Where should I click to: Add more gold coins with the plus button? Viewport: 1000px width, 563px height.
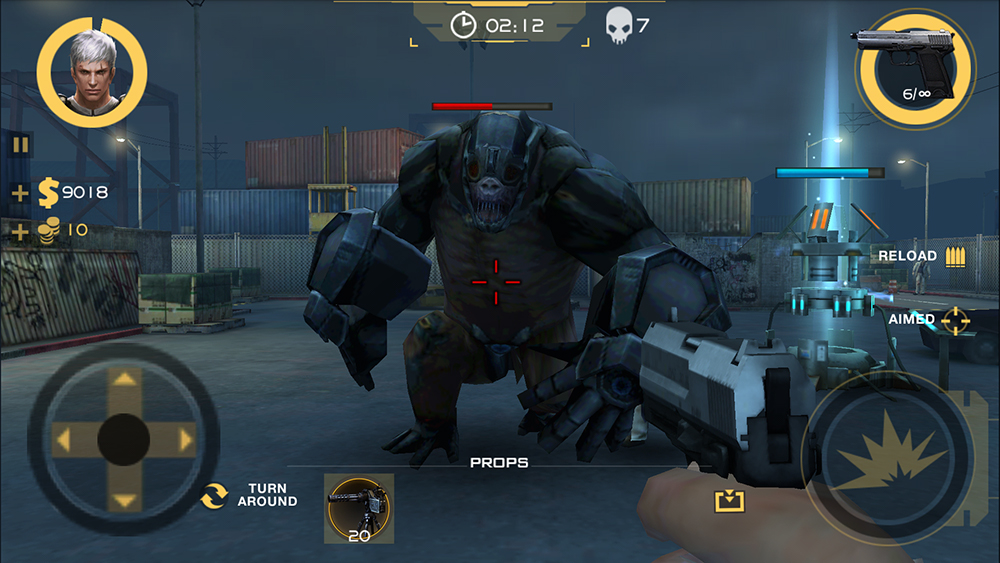tap(20, 232)
